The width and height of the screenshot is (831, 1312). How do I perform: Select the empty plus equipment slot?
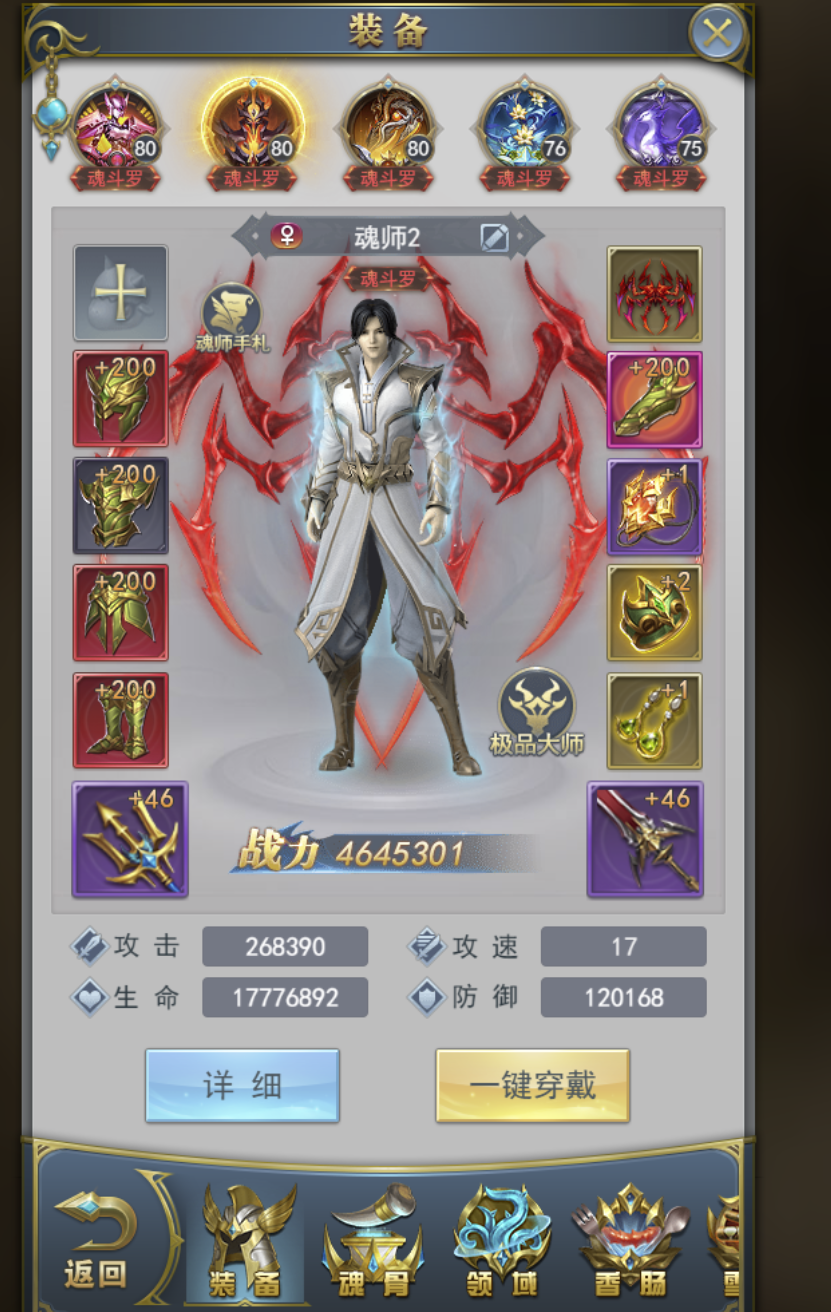[x=120, y=292]
